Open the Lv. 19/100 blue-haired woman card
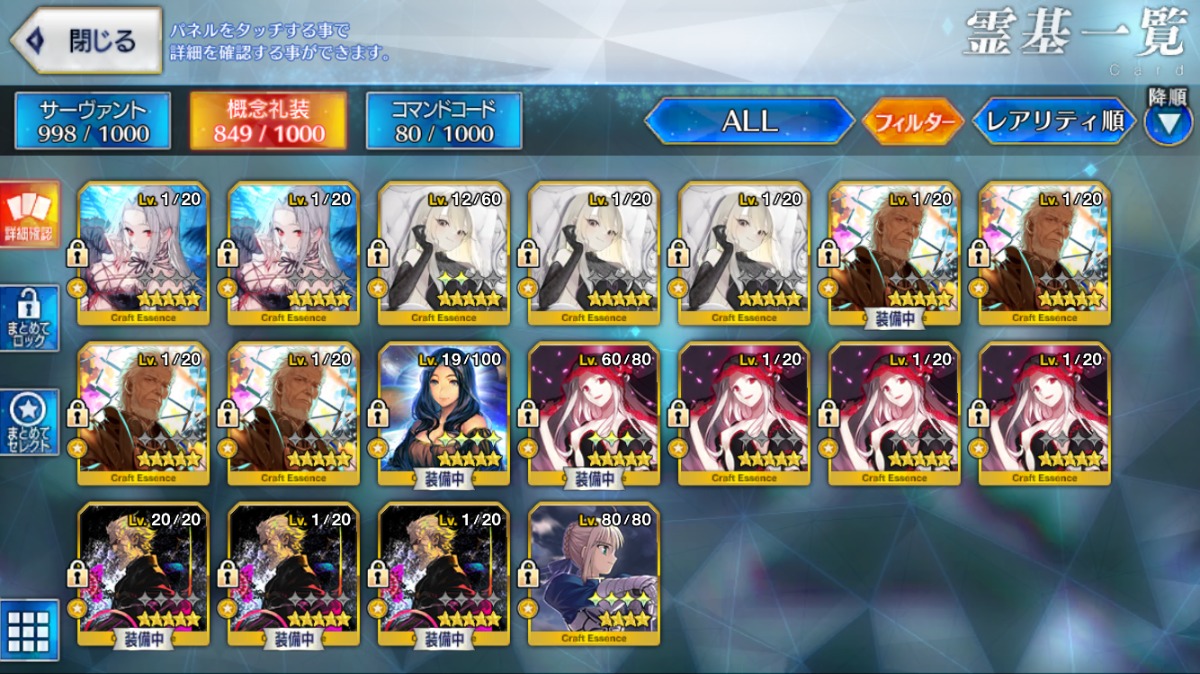Image resolution: width=1200 pixels, height=674 pixels. pos(444,412)
